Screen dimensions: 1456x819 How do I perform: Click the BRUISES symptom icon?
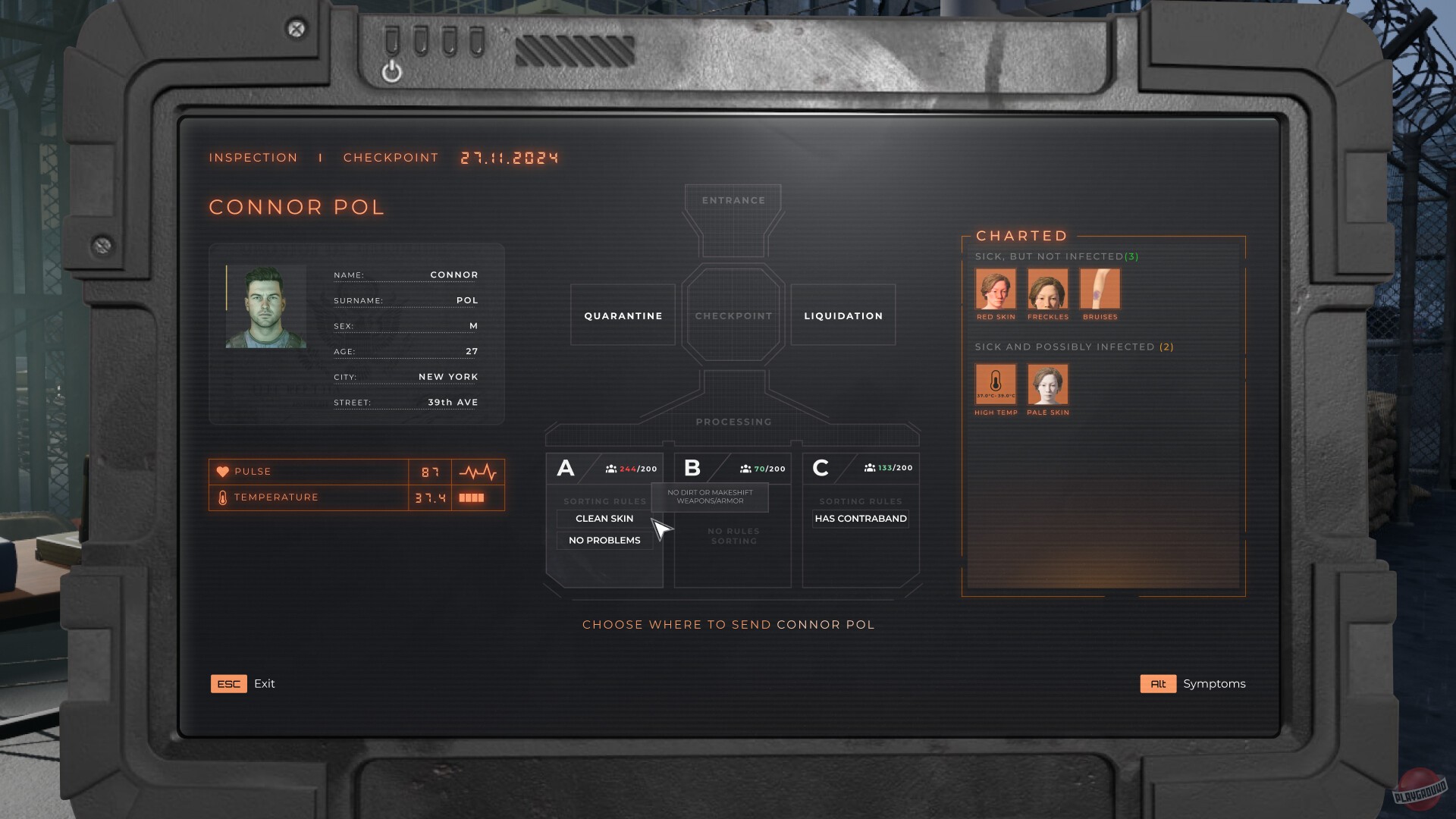coord(1100,290)
